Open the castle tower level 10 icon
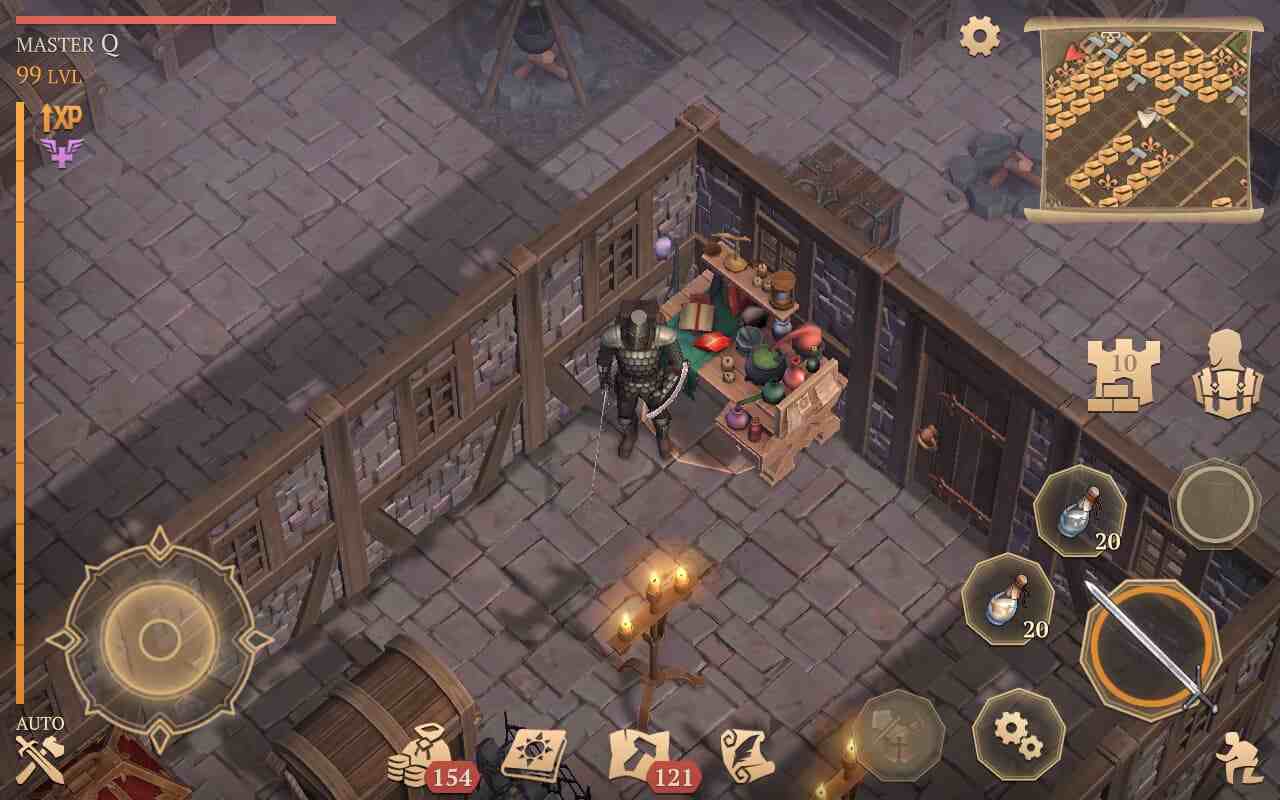The height and width of the screenshot is (800, 1280). tap(1123, 372)
